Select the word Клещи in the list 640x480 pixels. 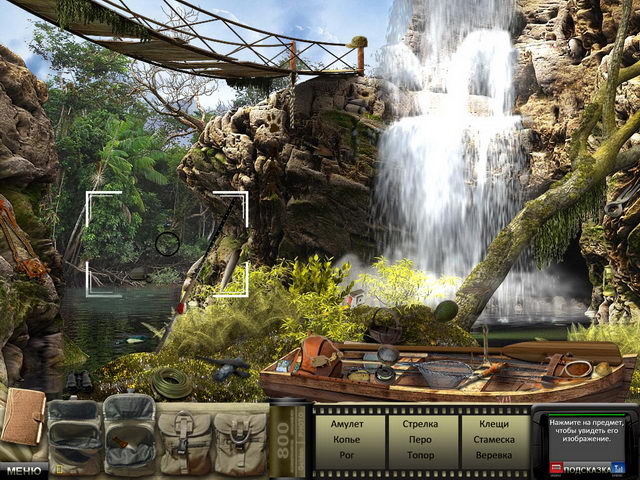[494, 424]
